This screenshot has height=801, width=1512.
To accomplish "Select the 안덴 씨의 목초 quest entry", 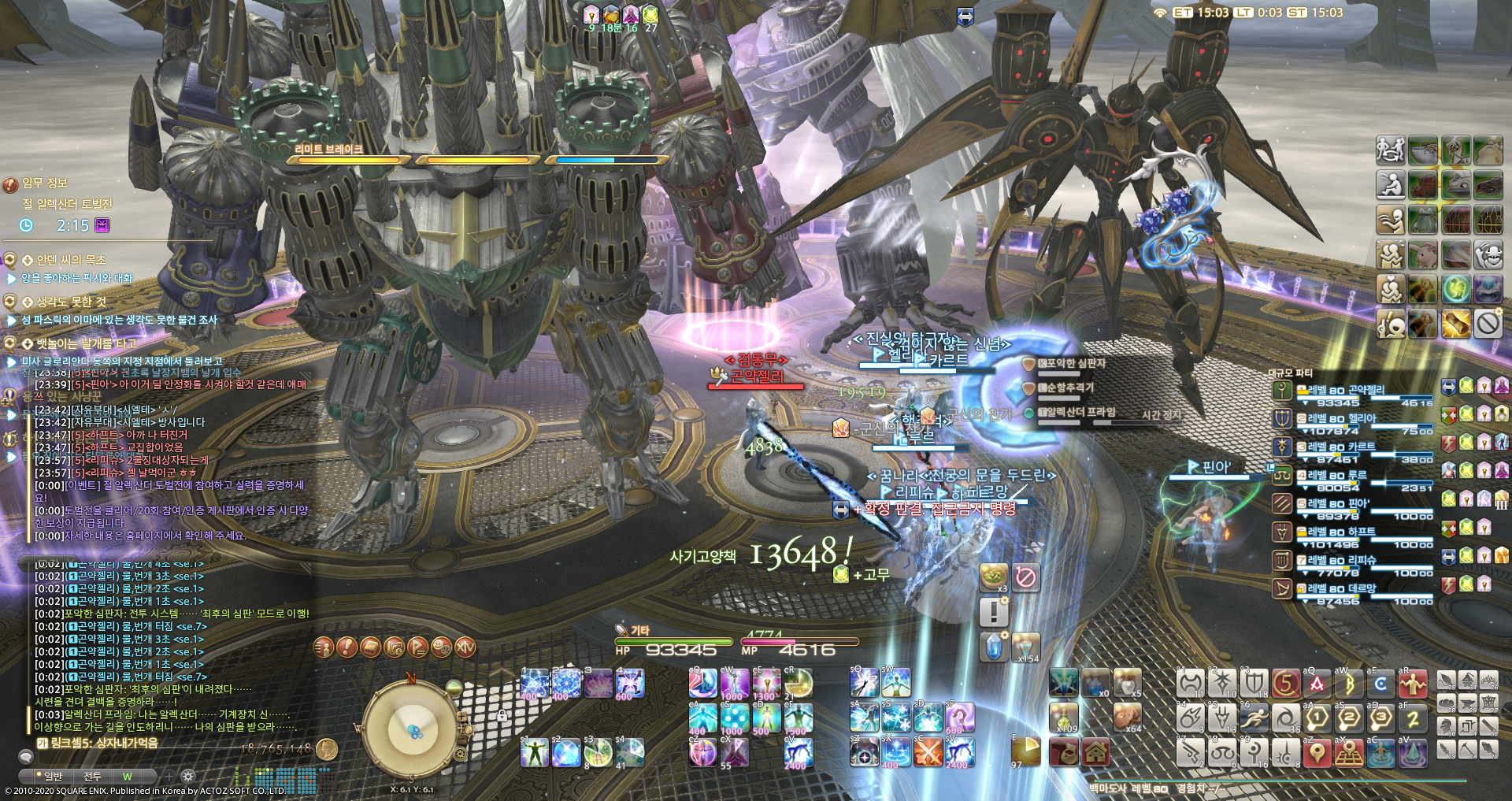I will pyautogui.click(x=71, y=260).
